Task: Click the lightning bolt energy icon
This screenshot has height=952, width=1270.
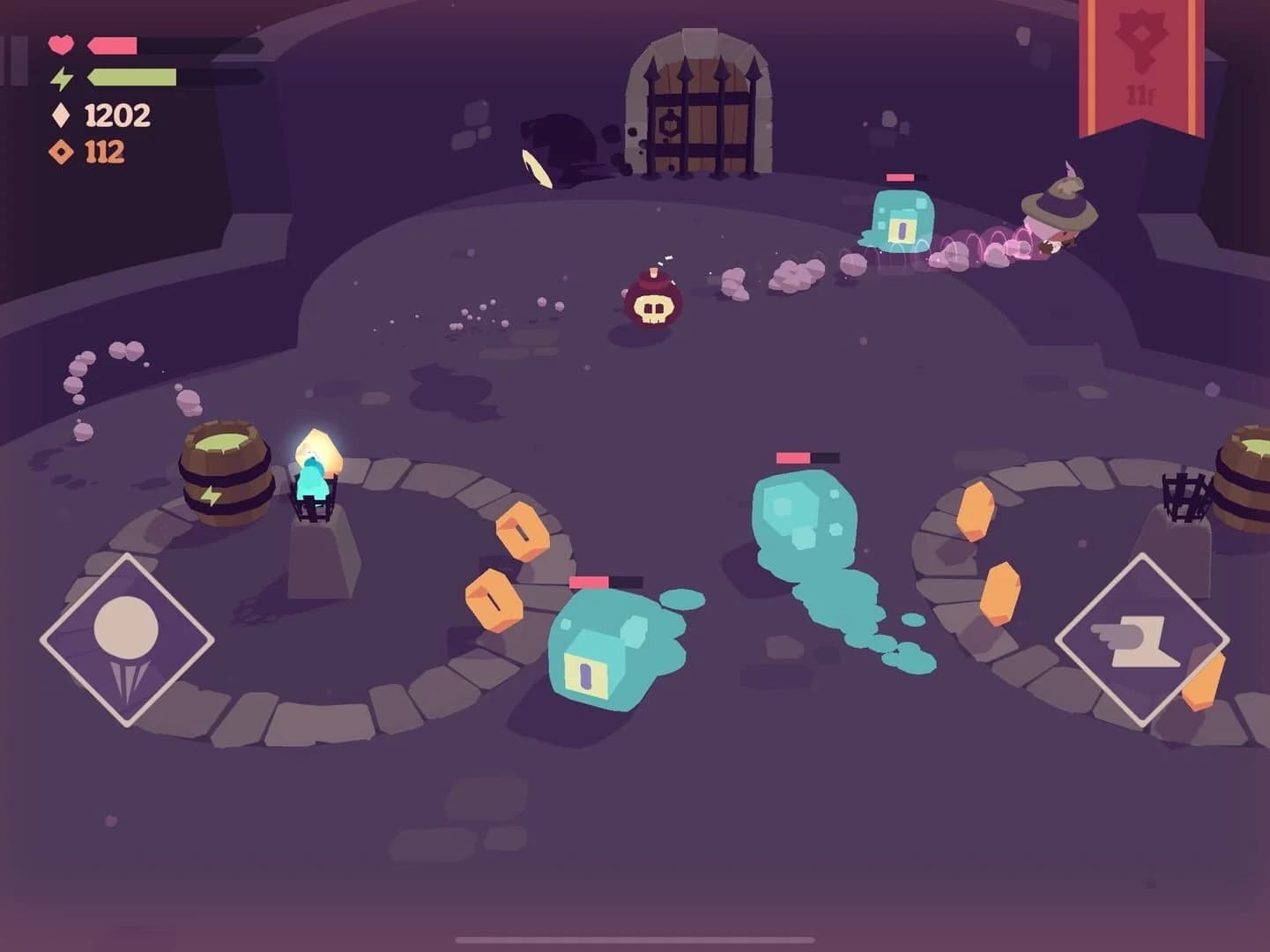Action: (x=60, y=78)
